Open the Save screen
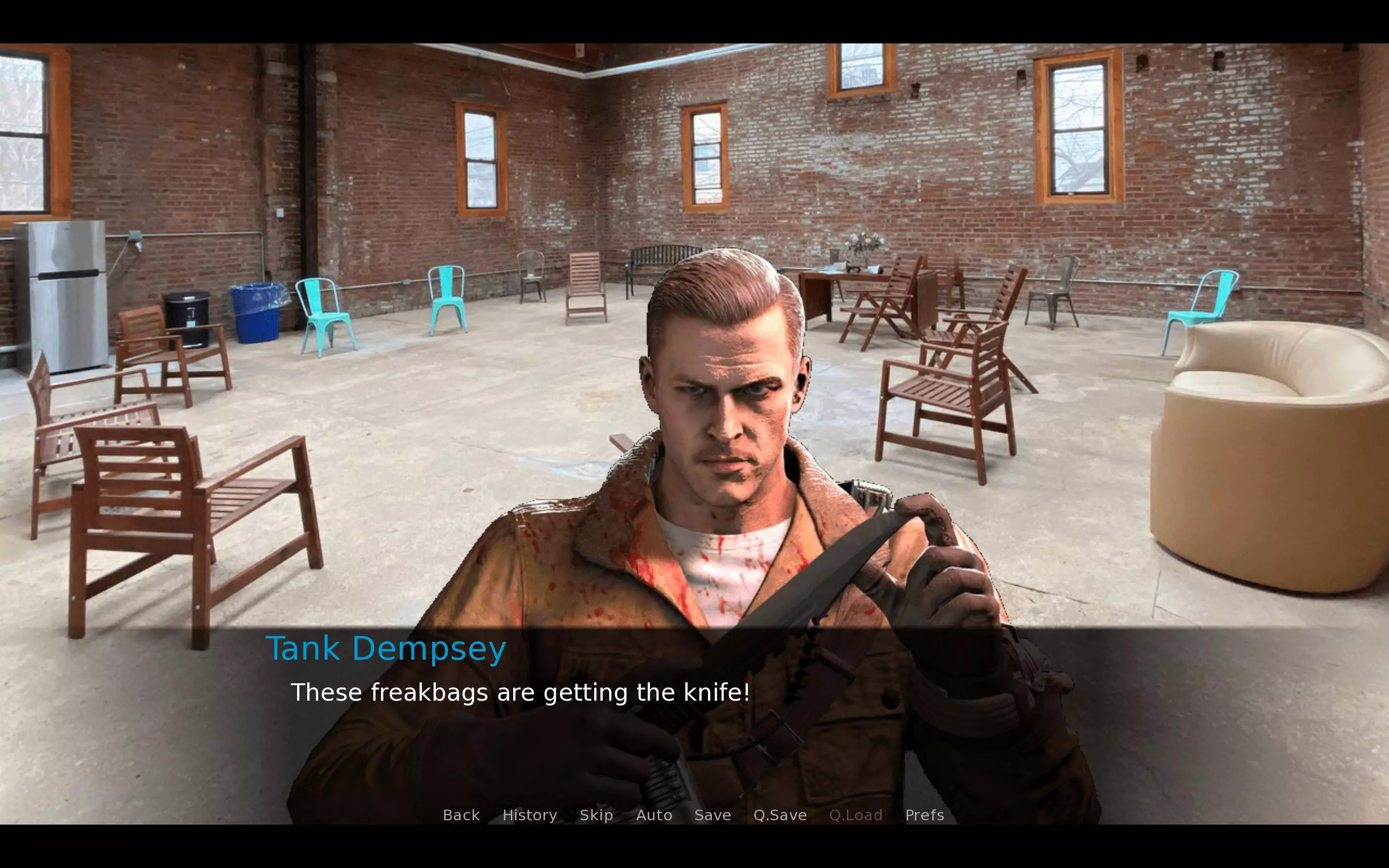Image resolution: width=1389 pixels, height=868 pixels. coord(712,815)
